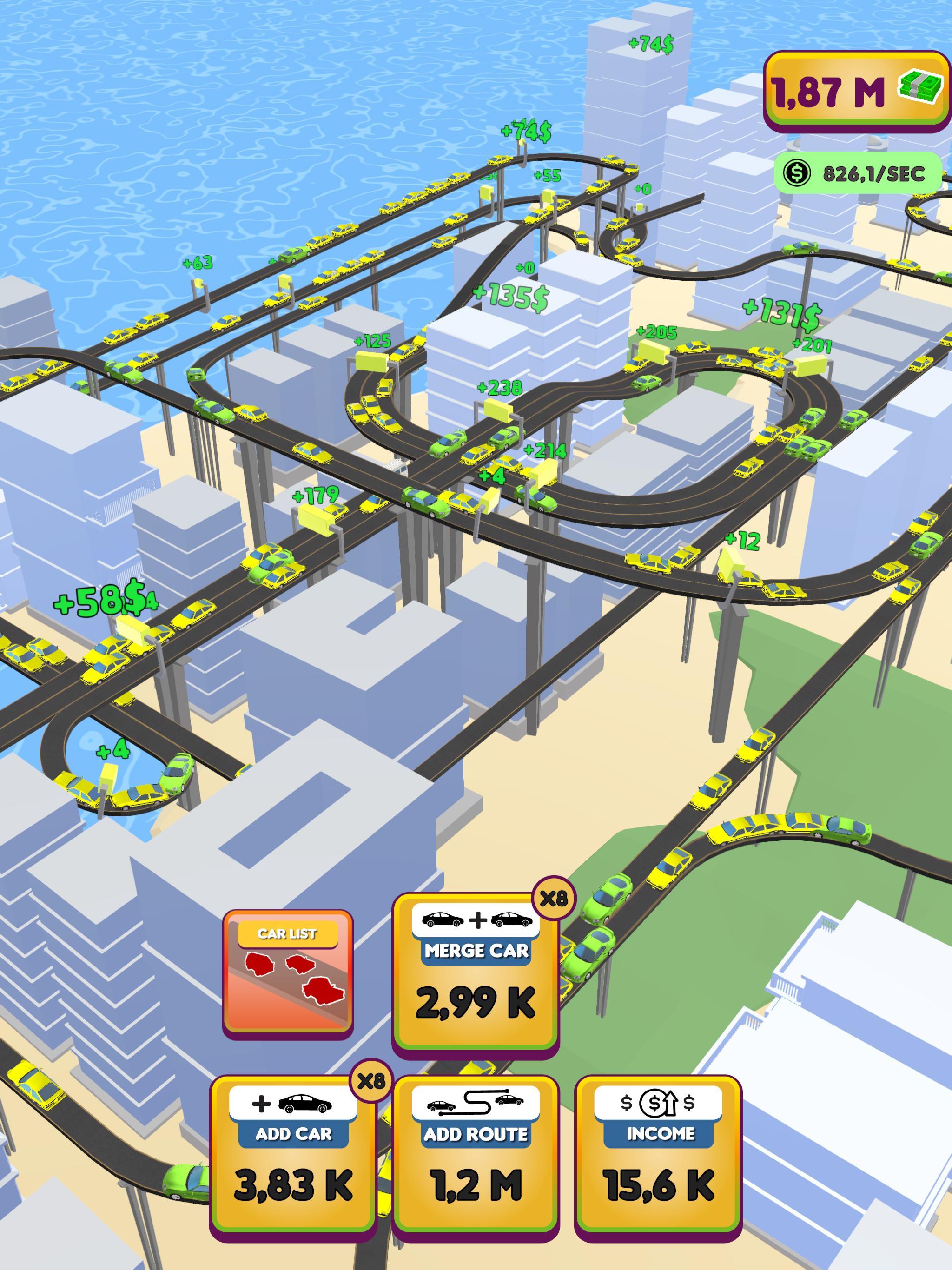Tap the floating +135$ money popup
Screen dimensions: 952x1270
[x=511, y=298]
